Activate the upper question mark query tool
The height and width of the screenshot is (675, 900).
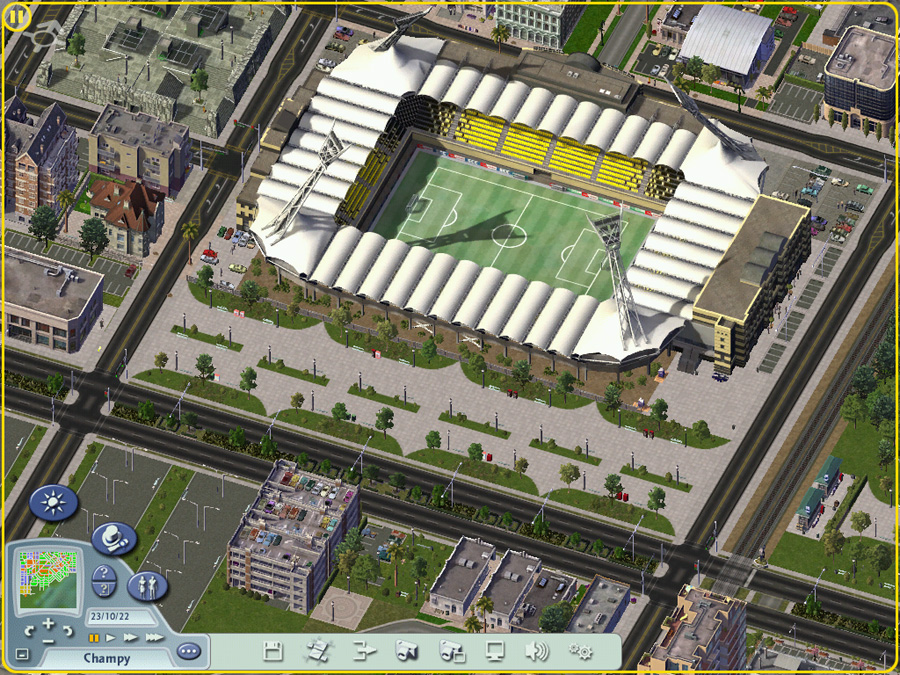click(x=102, y=574)
